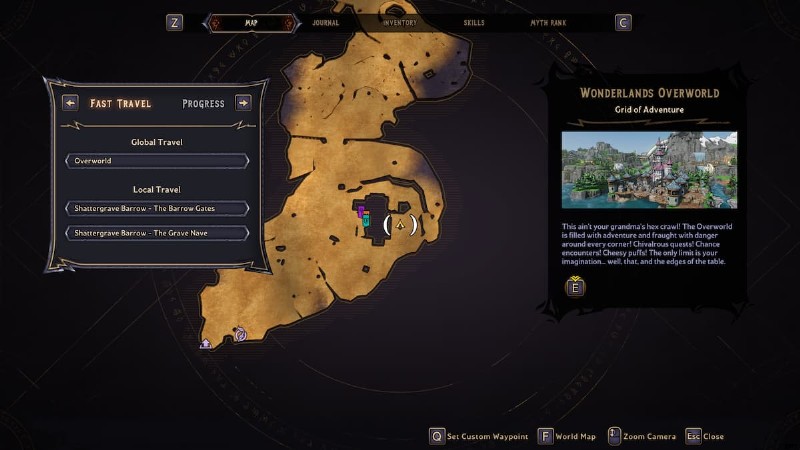Switch the panel to Progress
Image resolution: width=800 pixels, height=450 pixels.
pyautogui.click(x=203, y=103)
